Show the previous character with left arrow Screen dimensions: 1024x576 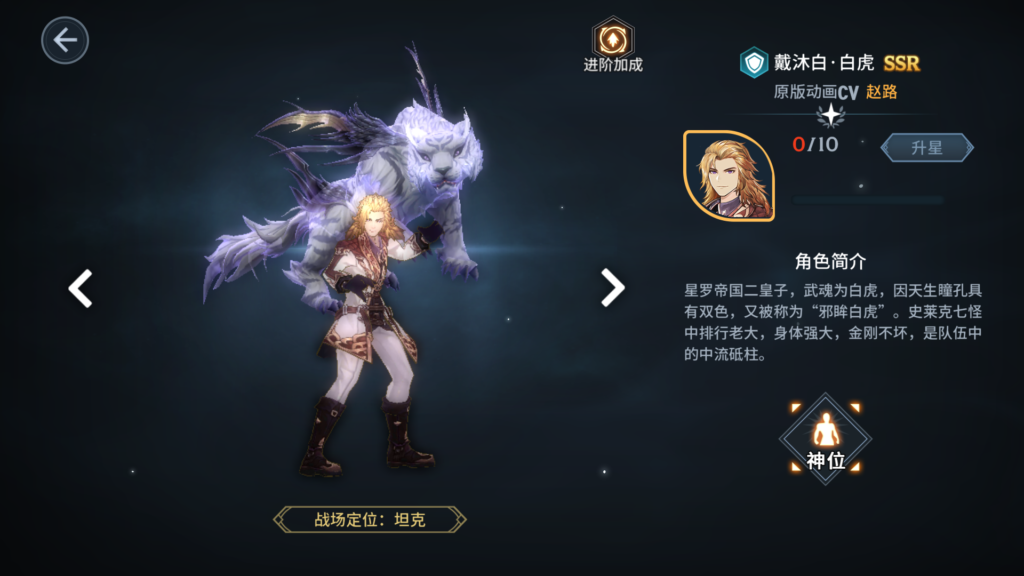(x=80, y=288)
